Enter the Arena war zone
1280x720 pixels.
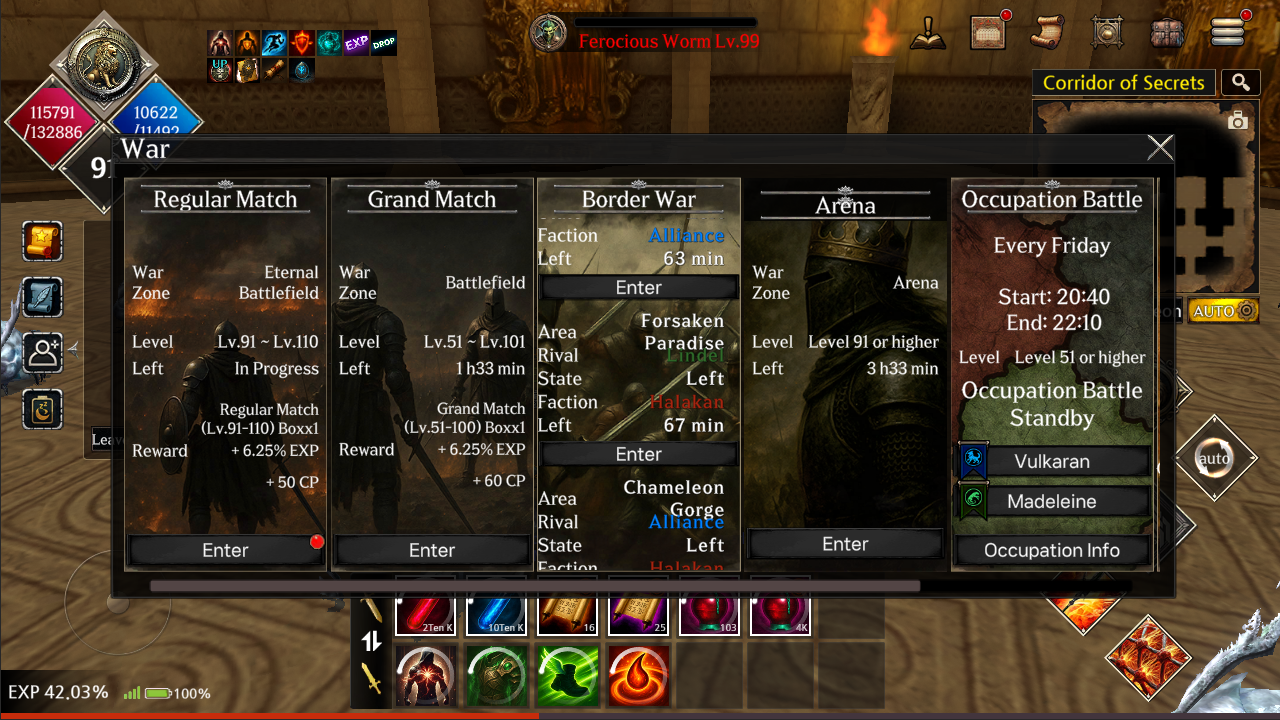point(845,544)
